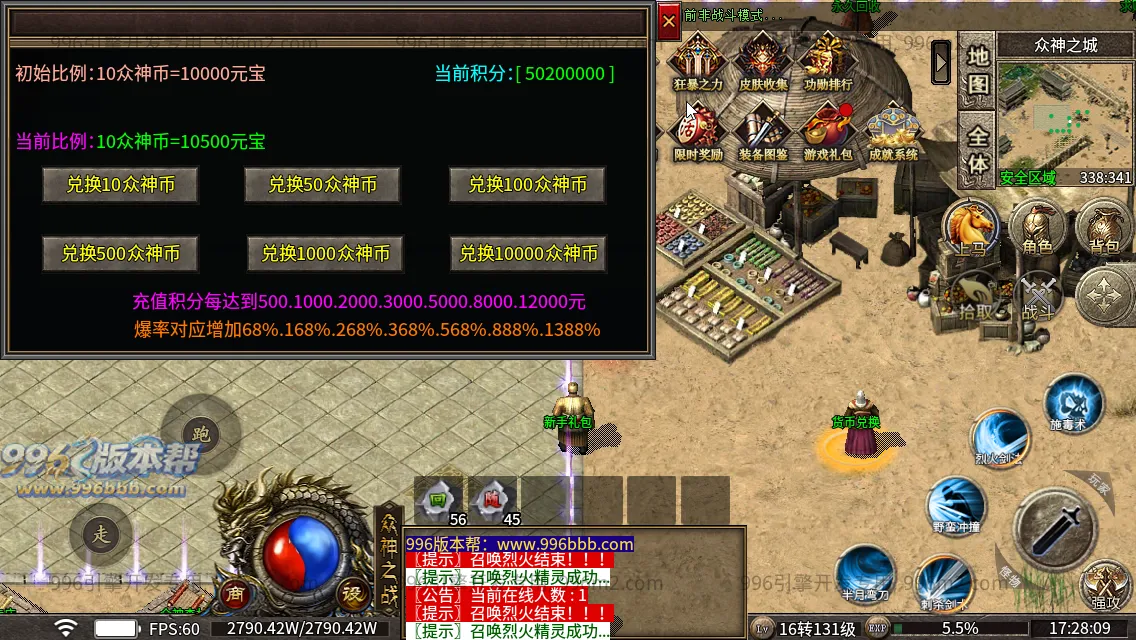Screen dimensions: 1136x640
Task: Toggle the 跑 run button
Action: pyautogui.click(x=201, y=433)
